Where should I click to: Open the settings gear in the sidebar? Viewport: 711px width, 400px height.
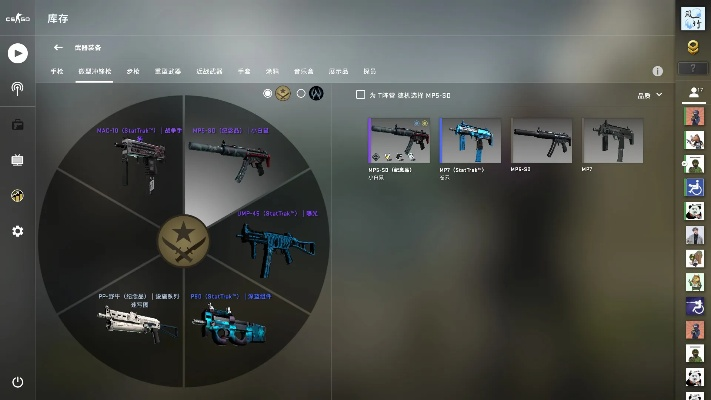click(x=17, y=231)
